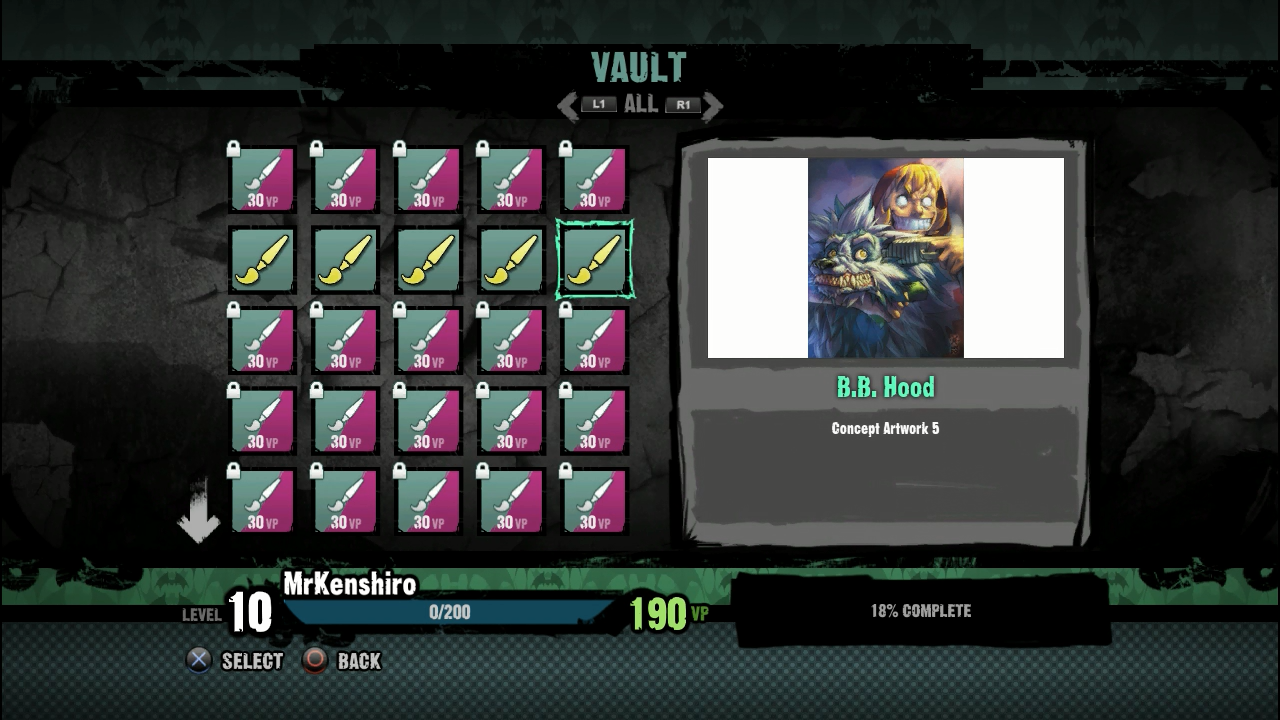Switch to the previous vault category arrow
The height and width of the screenshot is (720, 1280).
pyautogui.click(x=568, y=105)
